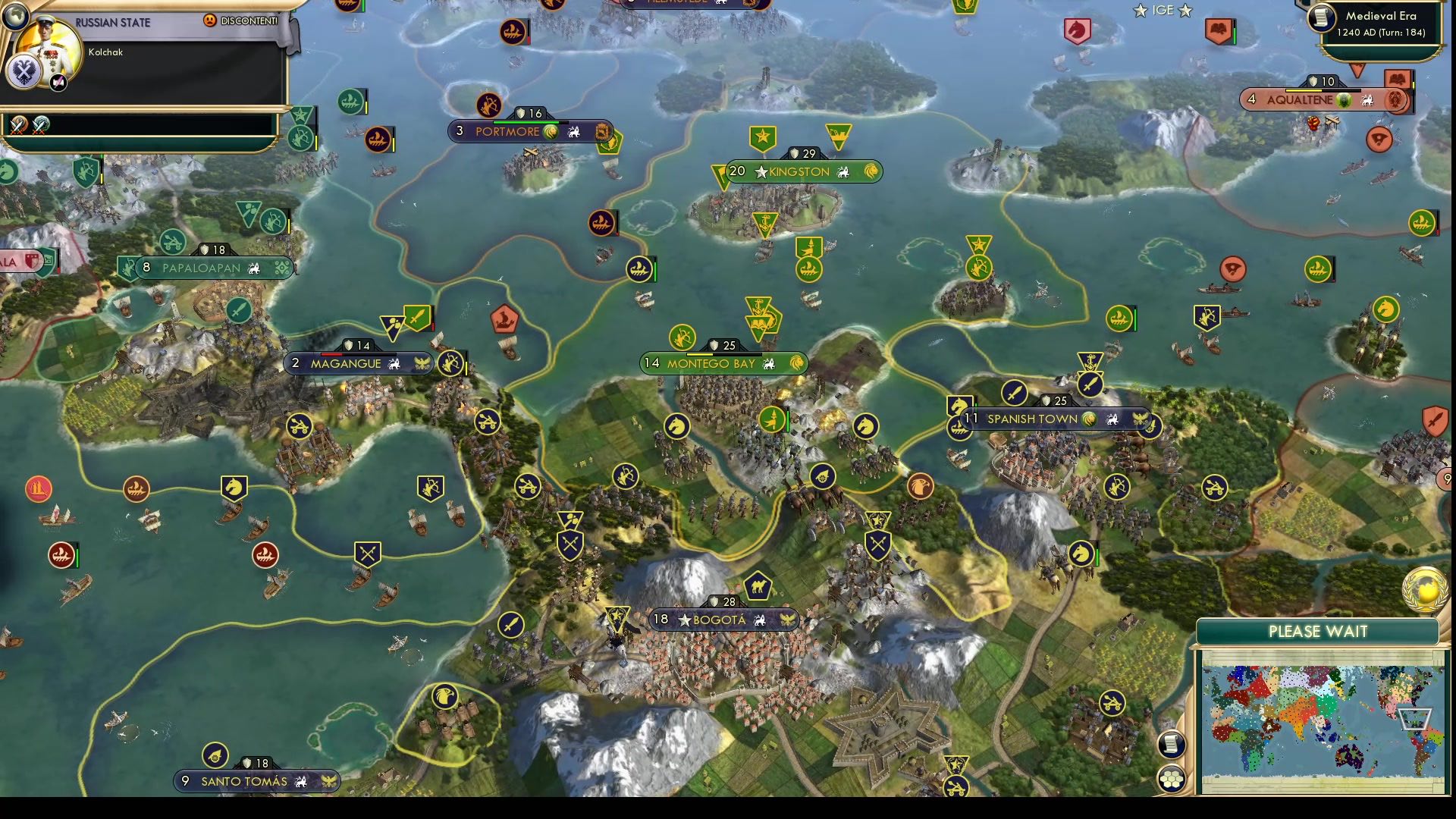Toggle the globe view icon in top-left corner

[17, 18]
